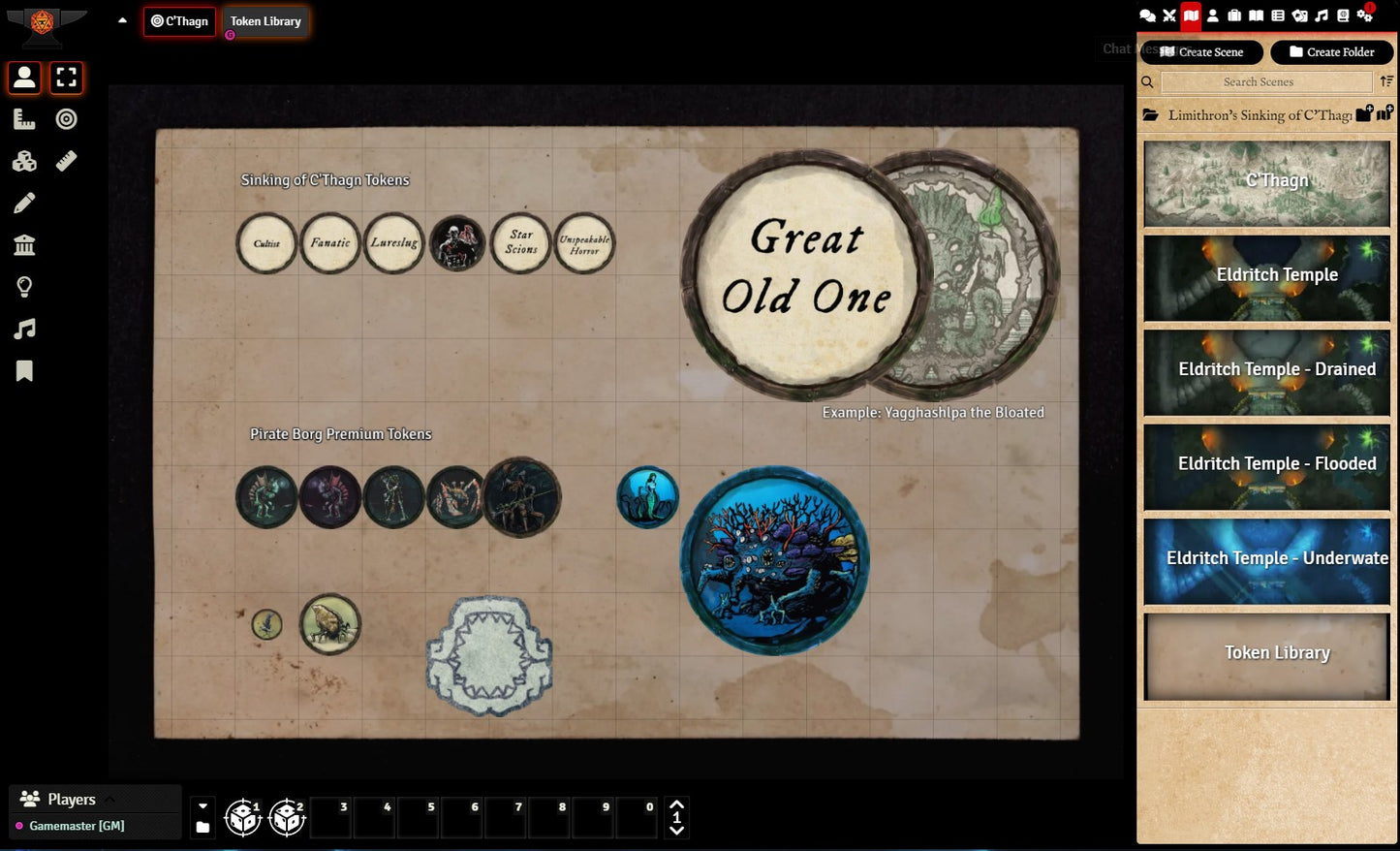This screenshot has height=851, width=1400.
Task: Click the Create Folder button
Action: tap(1331, 52)
